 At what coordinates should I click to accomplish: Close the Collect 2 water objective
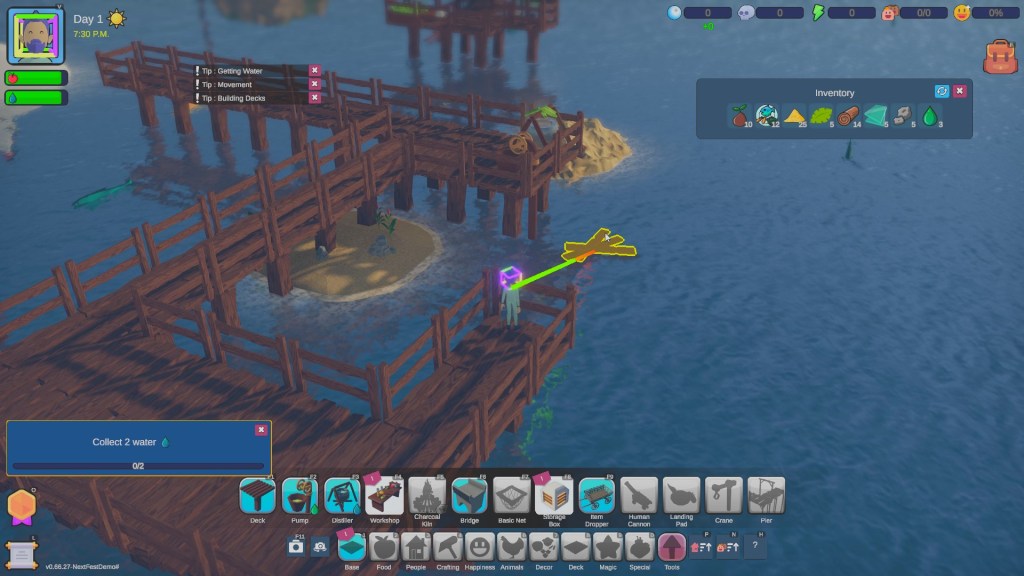coord(261,429)
